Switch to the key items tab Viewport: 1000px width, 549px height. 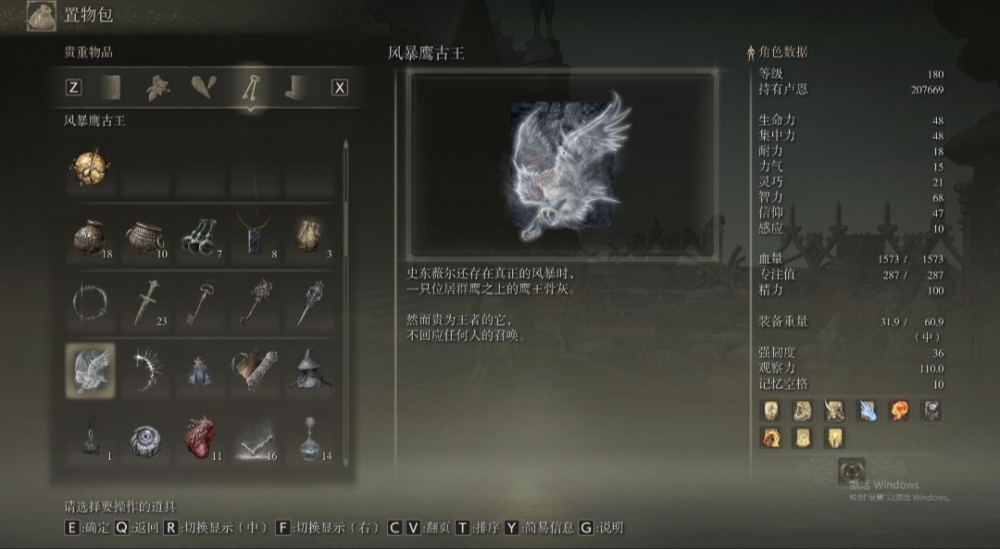249,87
